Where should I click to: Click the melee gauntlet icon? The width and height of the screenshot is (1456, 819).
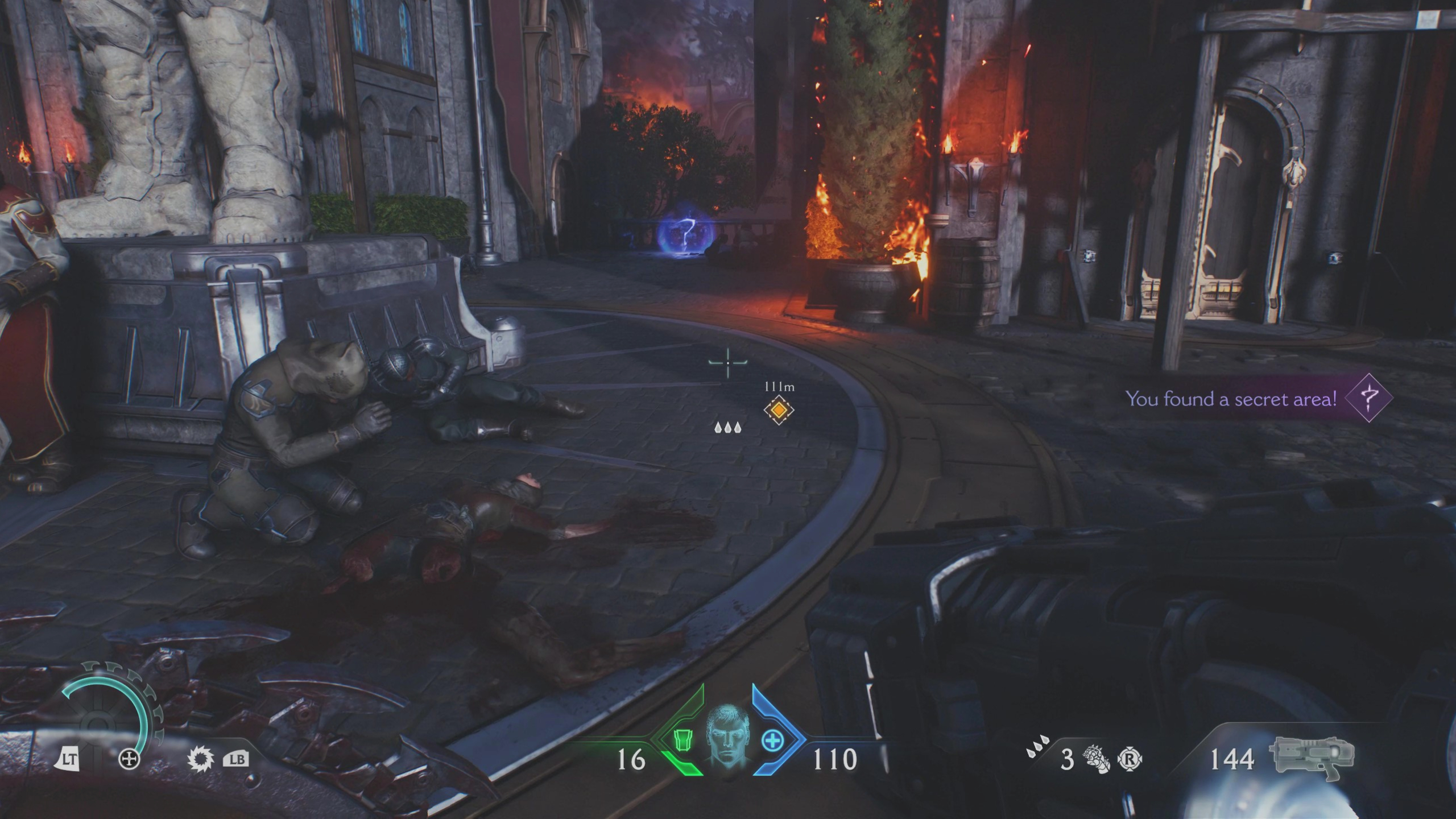pos(1096,759)
